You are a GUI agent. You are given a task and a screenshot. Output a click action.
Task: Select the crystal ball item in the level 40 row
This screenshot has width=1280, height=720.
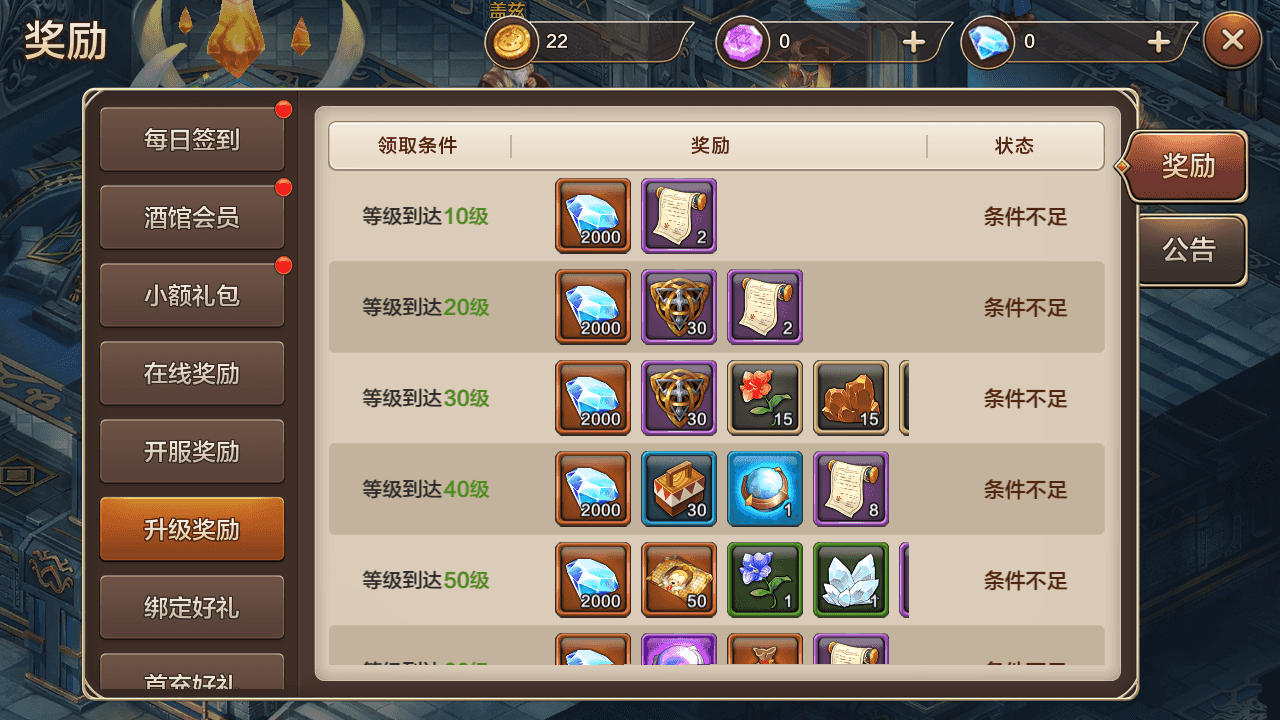(765, 489)
